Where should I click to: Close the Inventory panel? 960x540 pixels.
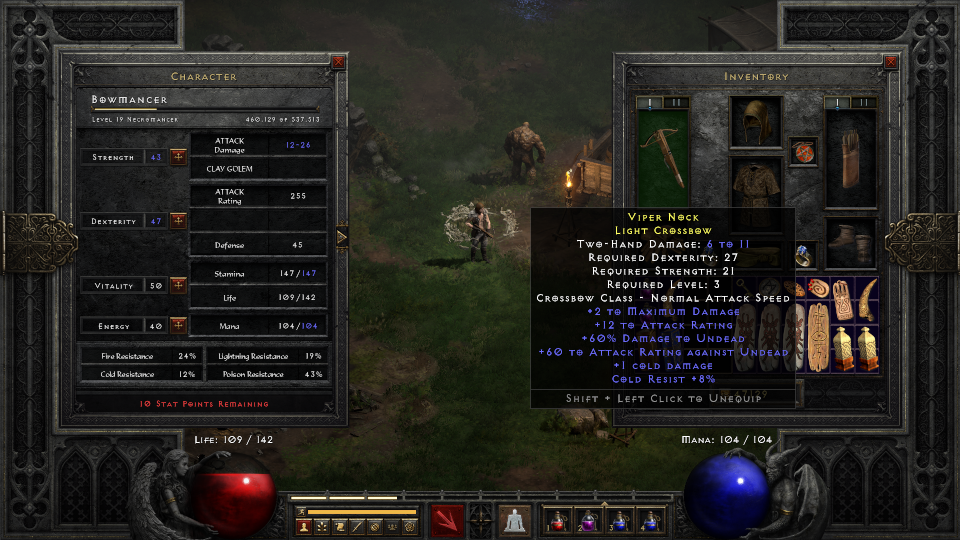tap(891, 62)
